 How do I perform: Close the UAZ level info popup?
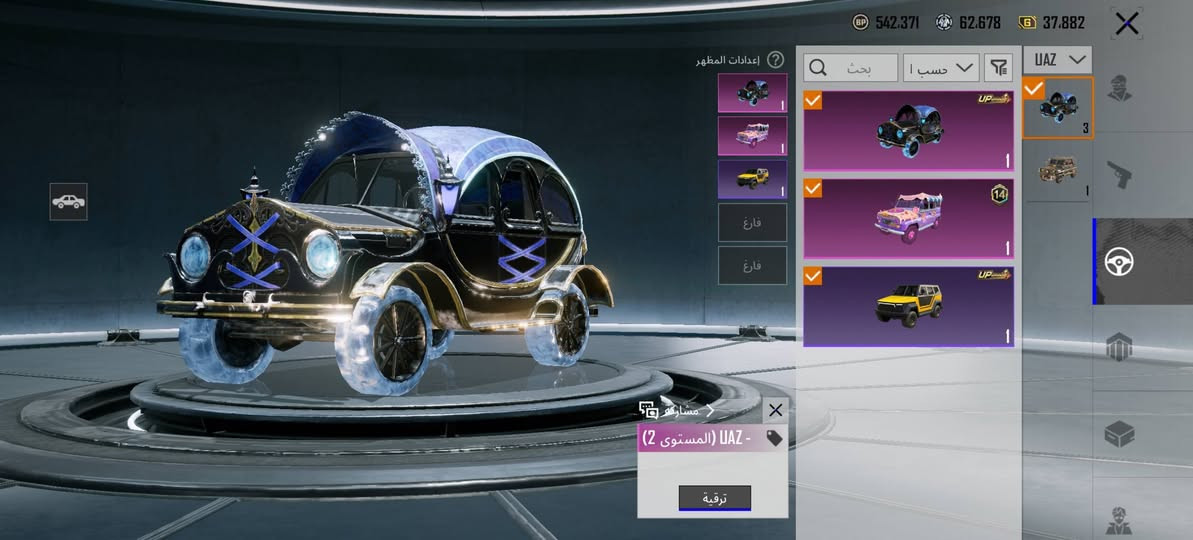775,410
